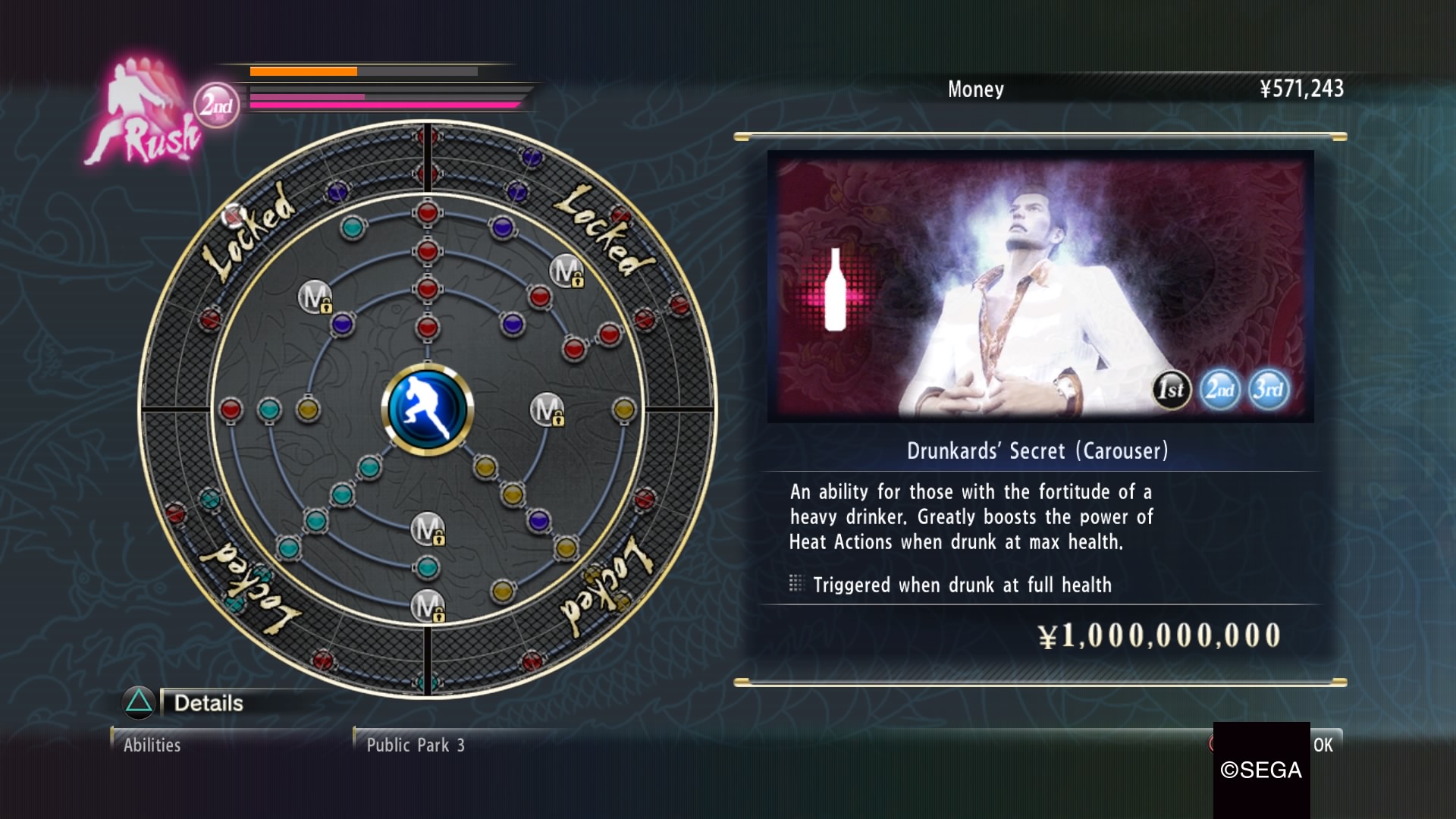This screenshot has width=1456, height=819.
Task: Open the Details label
Action: [x=209, y=703]
